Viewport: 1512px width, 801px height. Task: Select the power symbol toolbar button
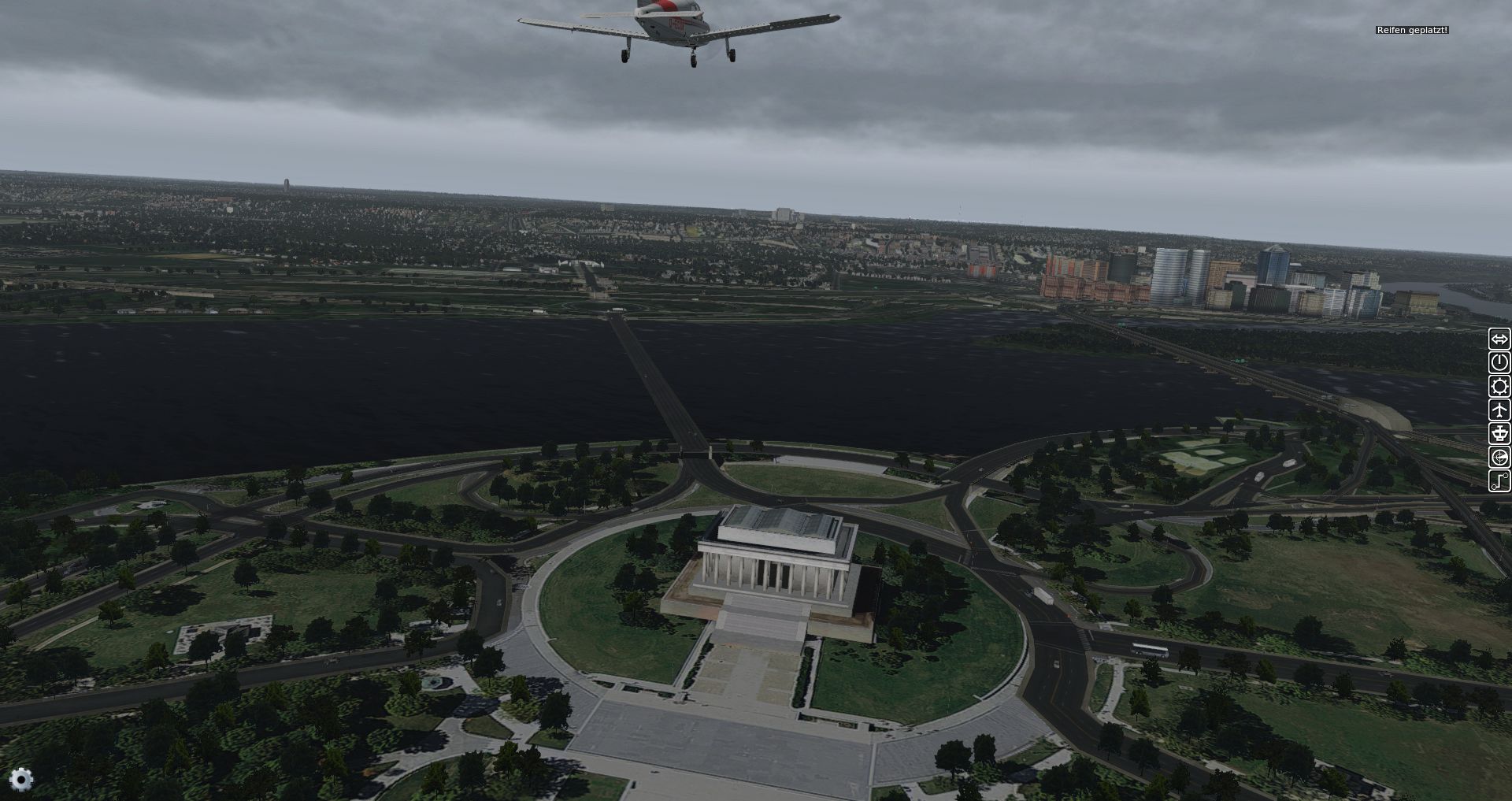click(1499, 362)
